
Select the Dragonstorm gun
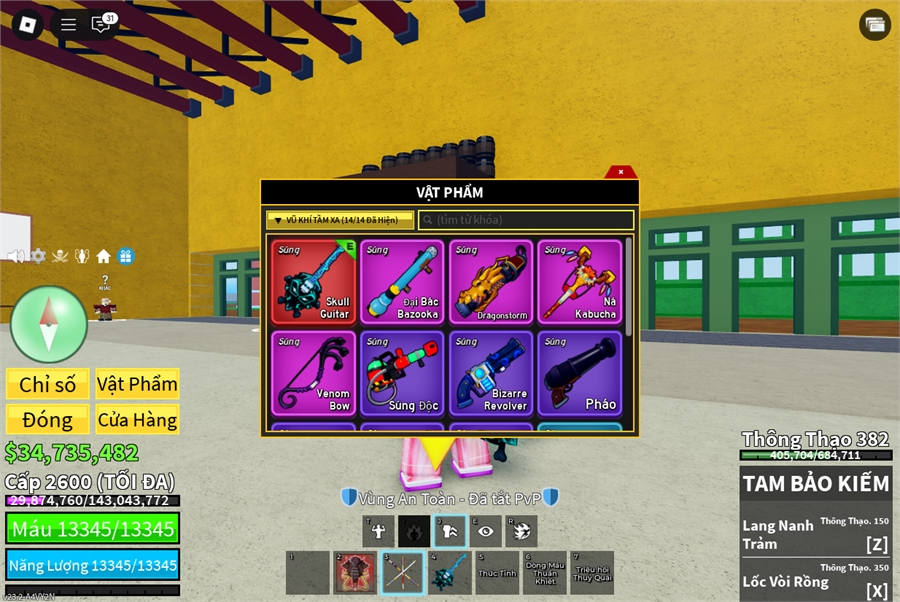click(491, 281)
